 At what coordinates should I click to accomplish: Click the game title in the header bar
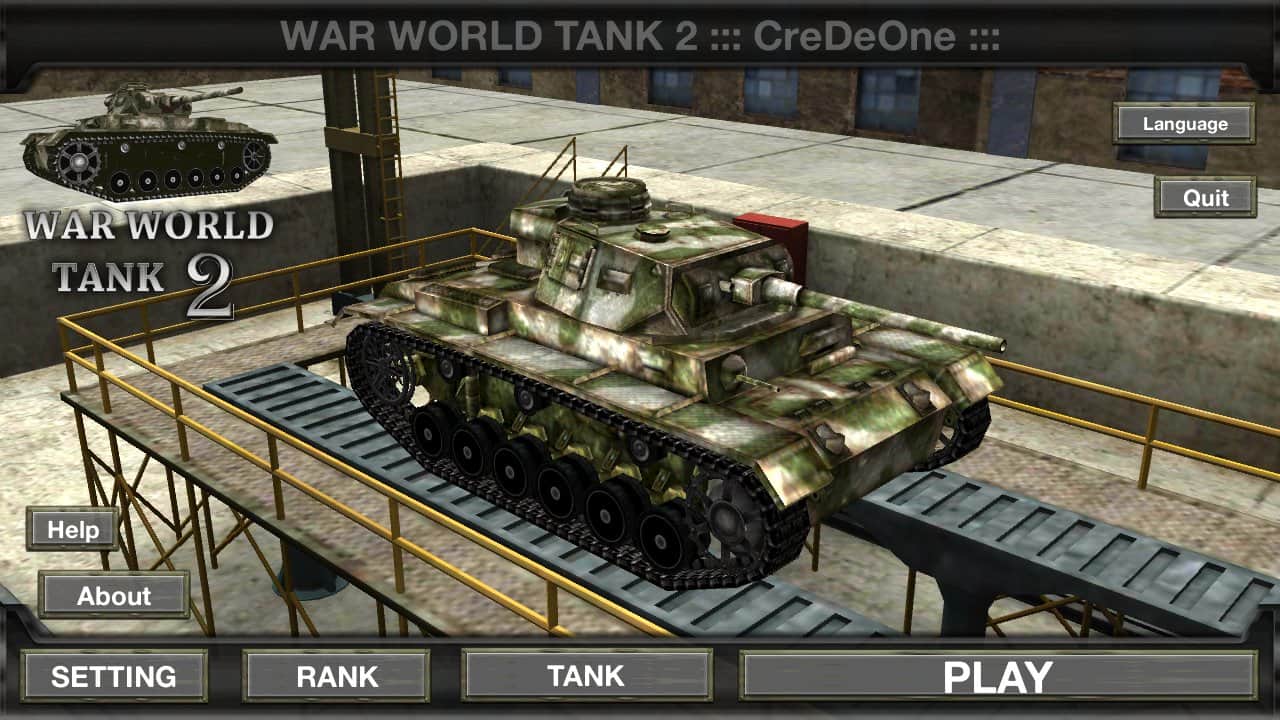639,30
